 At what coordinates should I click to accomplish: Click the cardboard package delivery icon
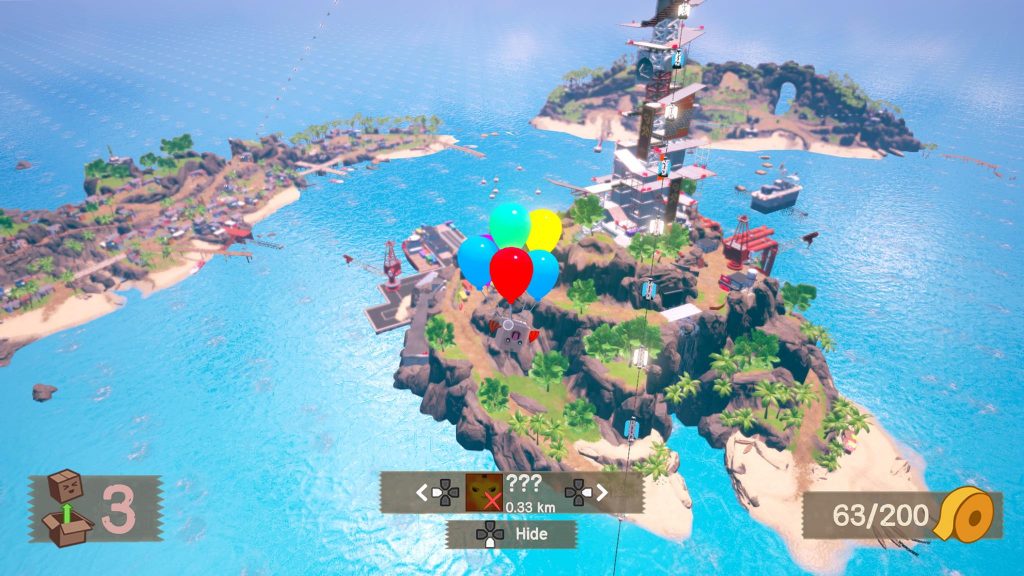point(65,507)
